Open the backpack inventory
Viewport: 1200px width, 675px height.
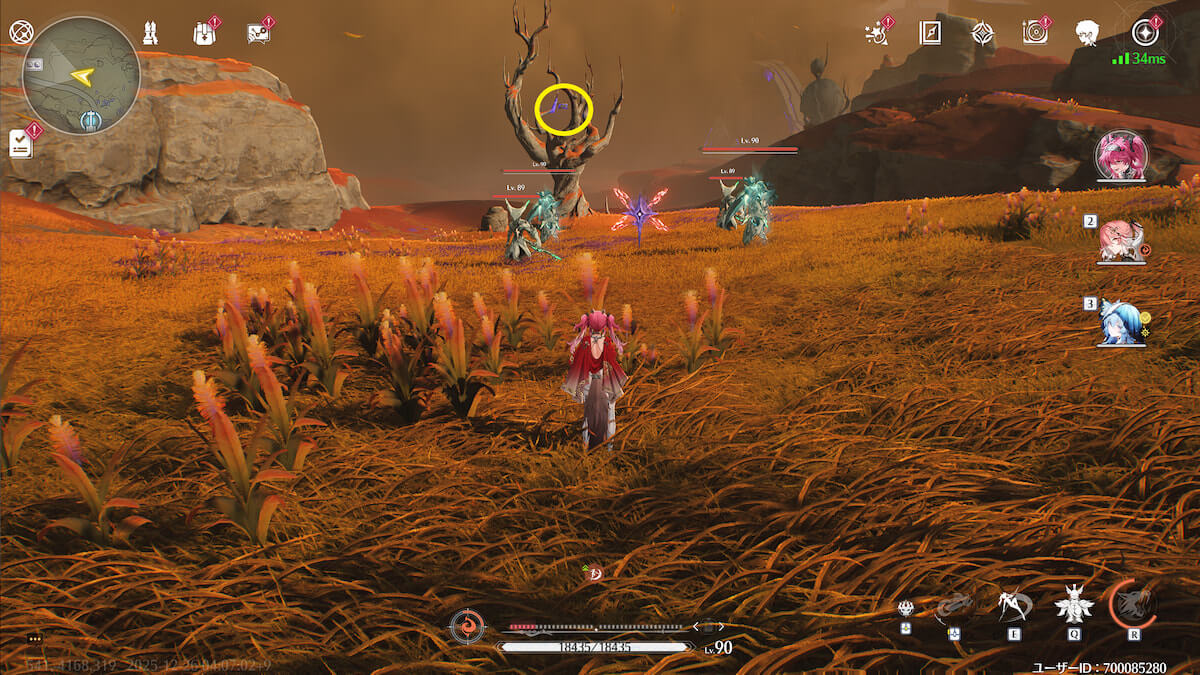coord(205,33)
